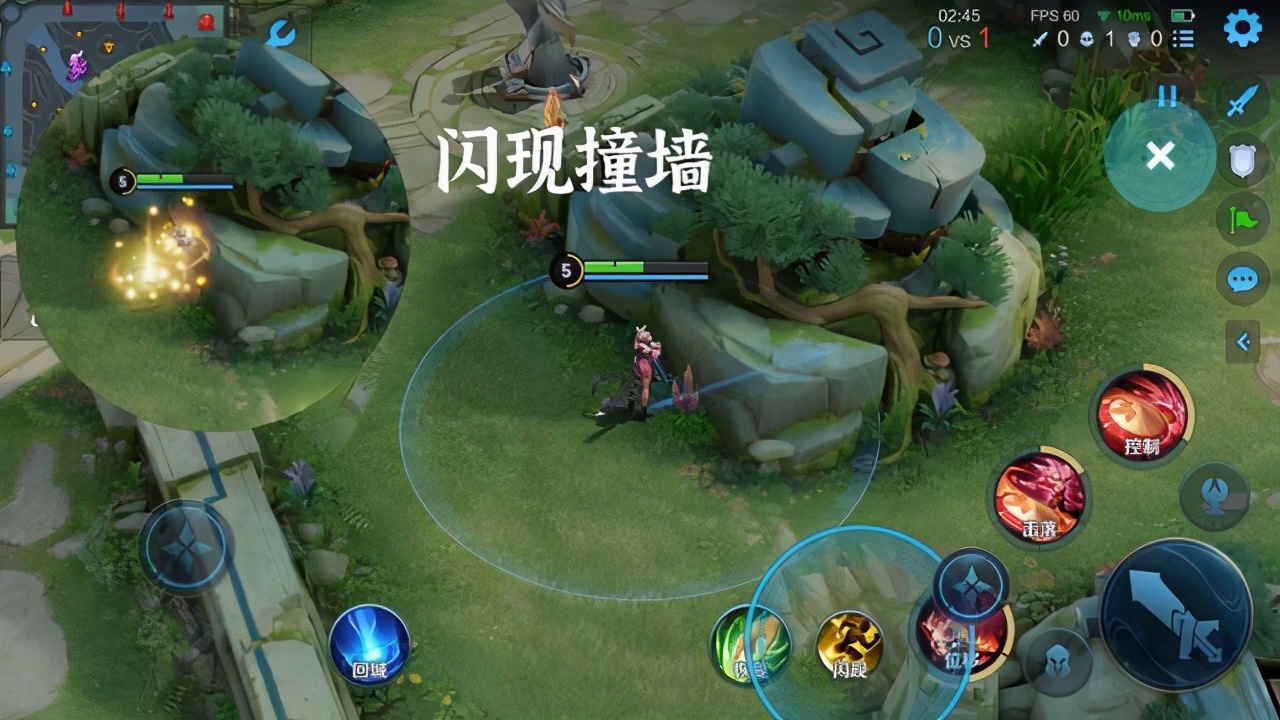1280x720 pixels.
Task: Toggle the blue wrench camera option
Action: pos(283,32)
